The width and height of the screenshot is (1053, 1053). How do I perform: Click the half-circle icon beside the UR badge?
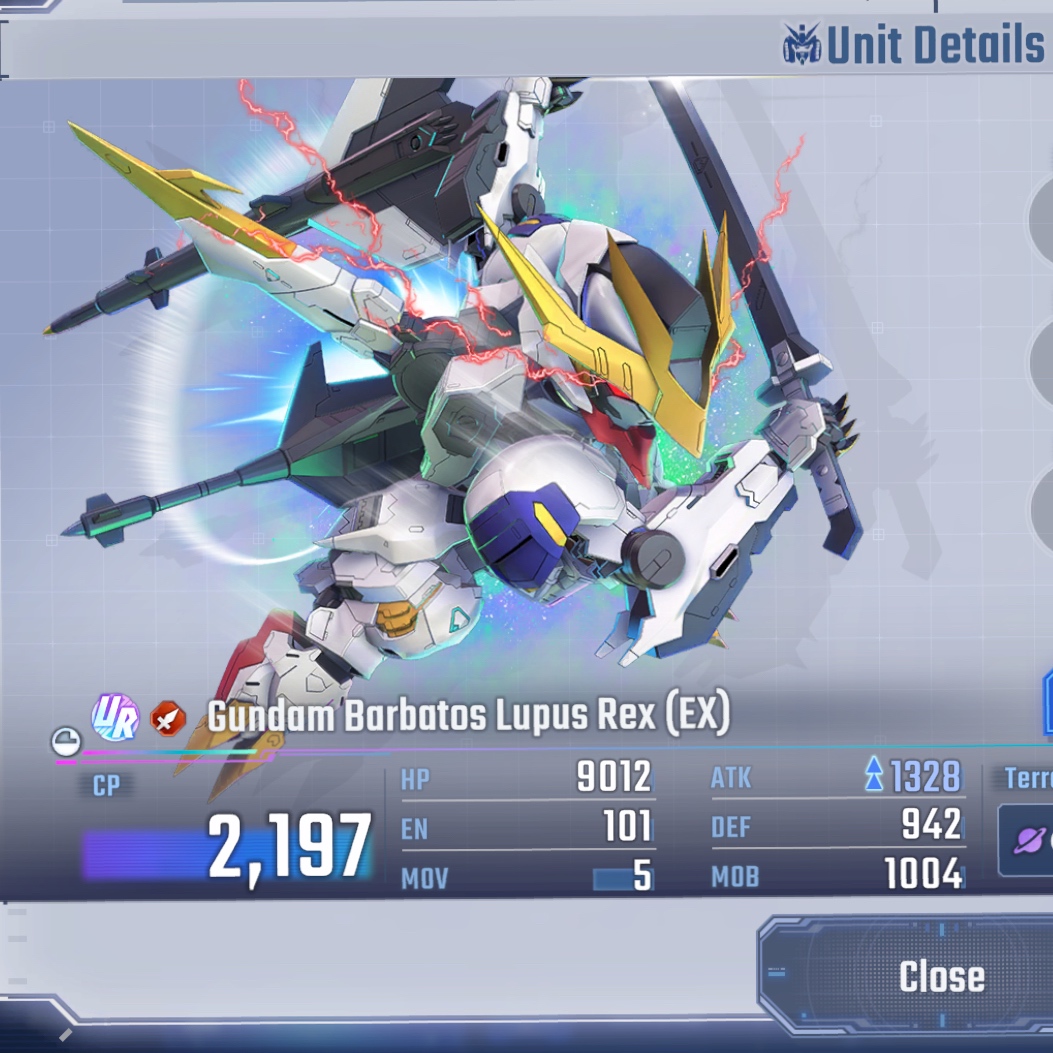66,741
